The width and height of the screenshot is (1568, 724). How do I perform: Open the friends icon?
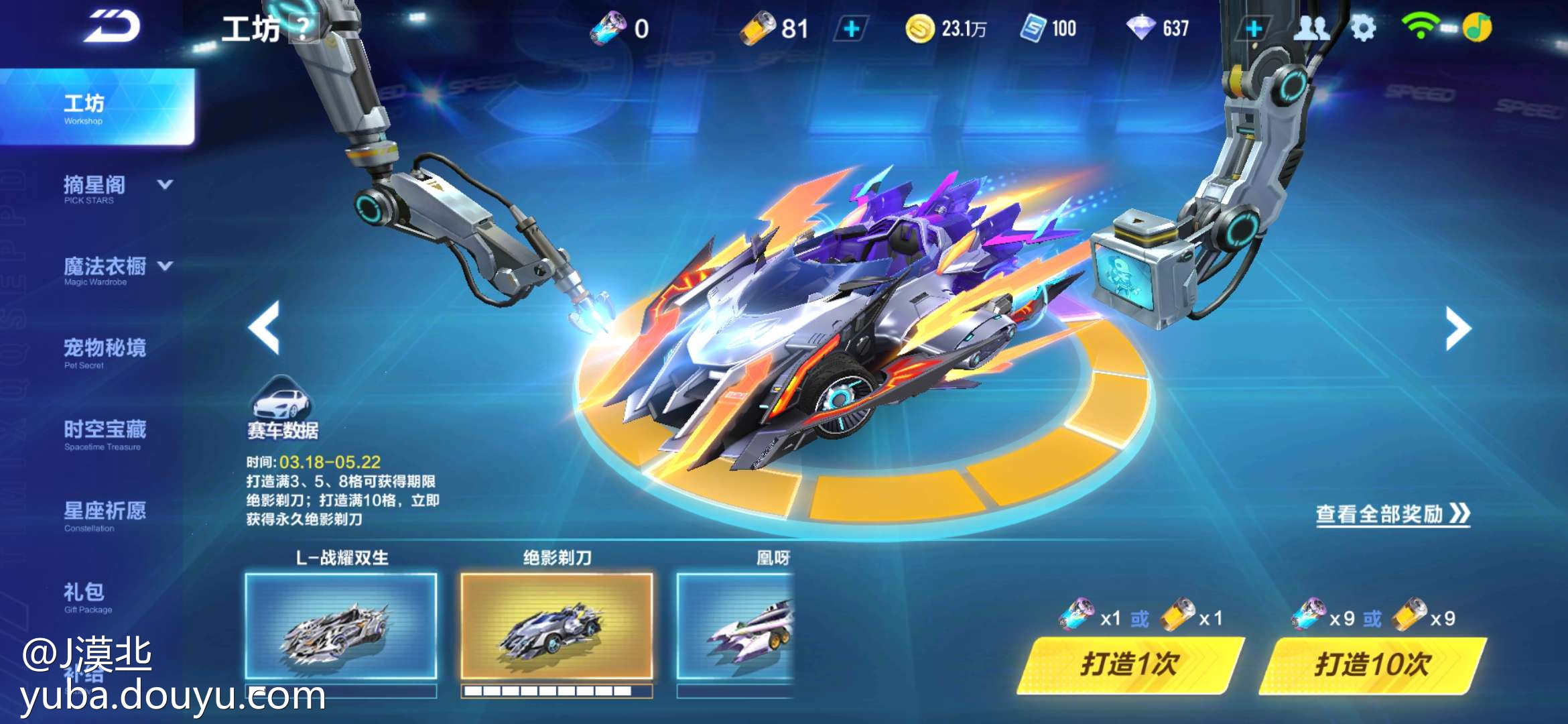click(1311, 28)
